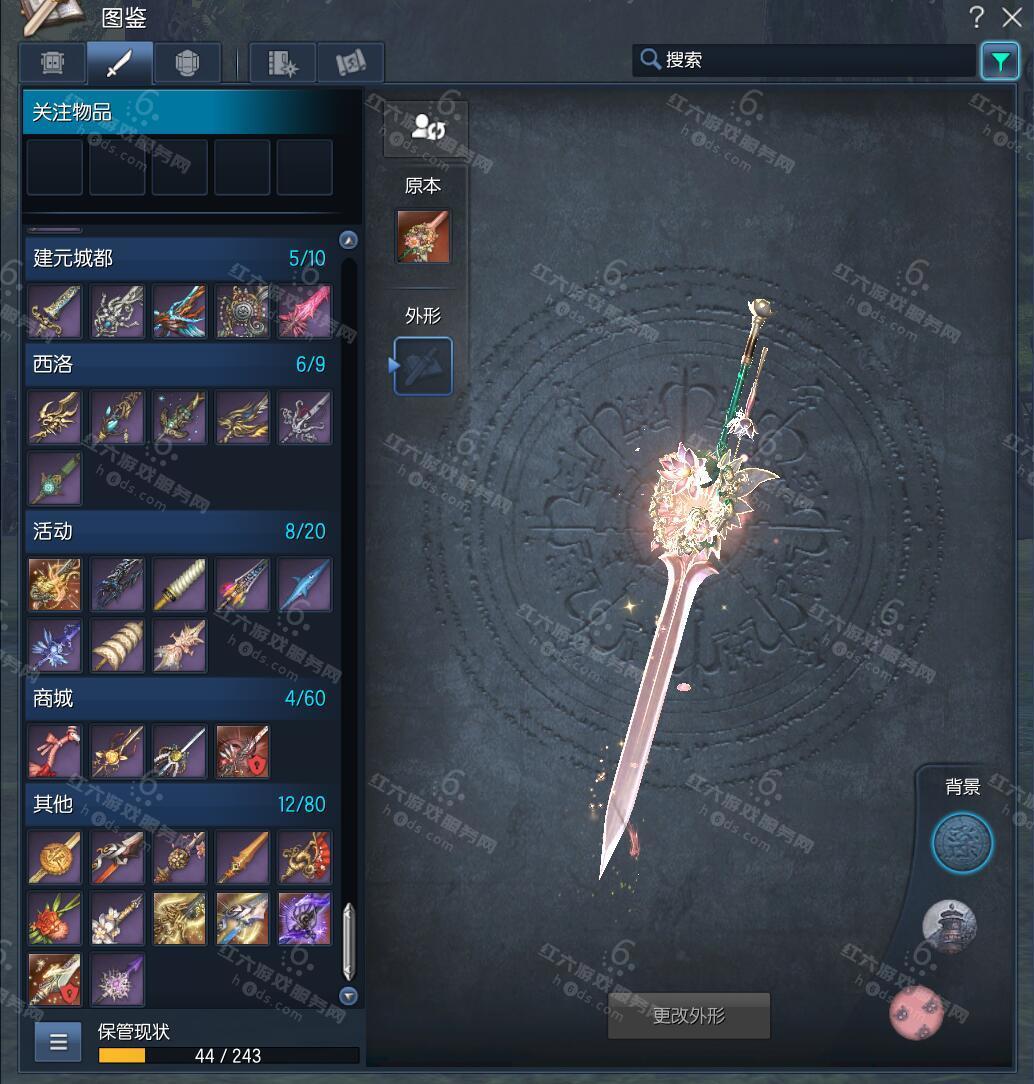The width and height of the screenshot is (1034, 1084).
Task: Select the crimson feathered blade in 建元城都
Action: coord(304,311)
